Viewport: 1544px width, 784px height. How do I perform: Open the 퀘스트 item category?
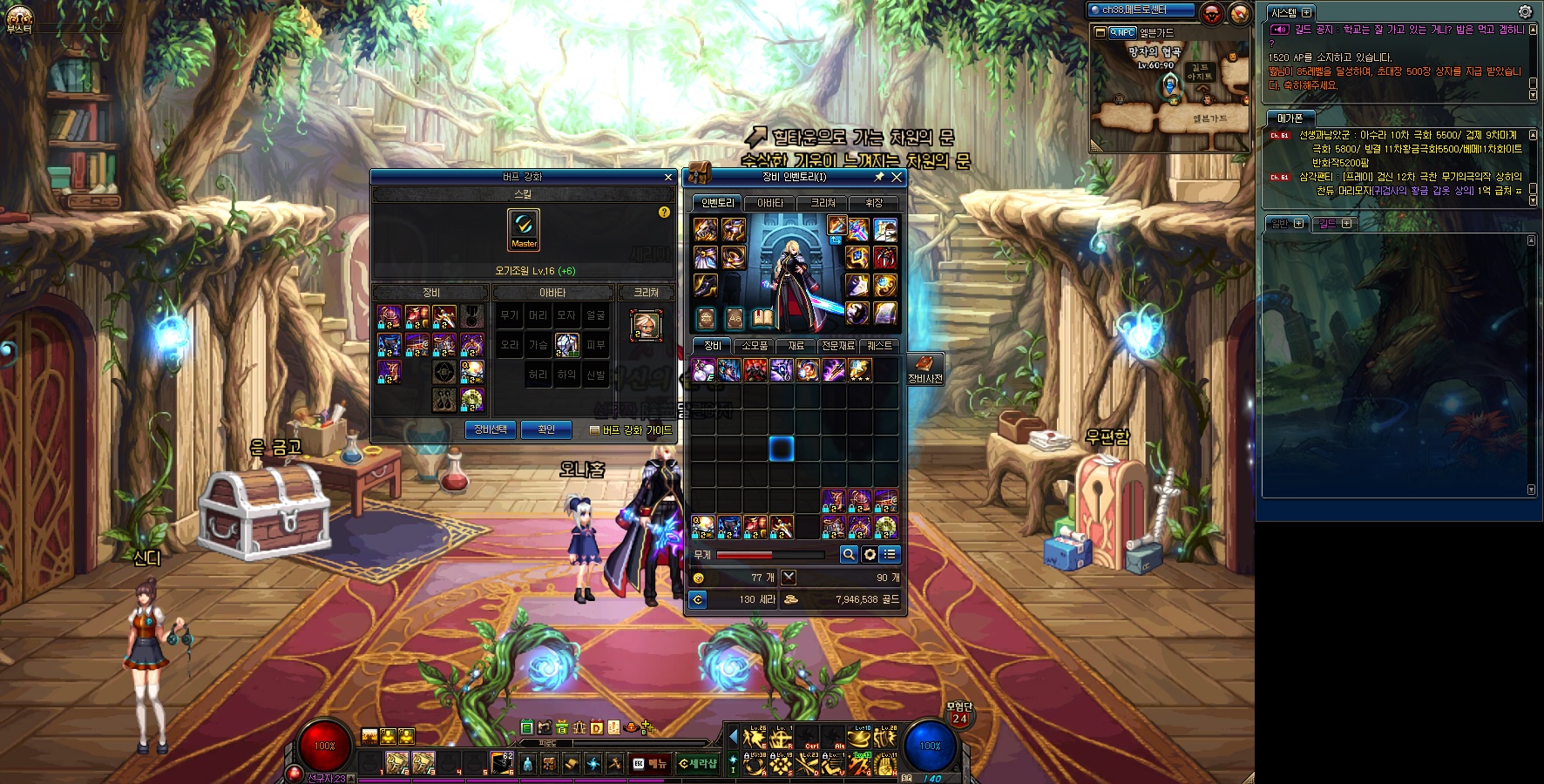(878, 346)
